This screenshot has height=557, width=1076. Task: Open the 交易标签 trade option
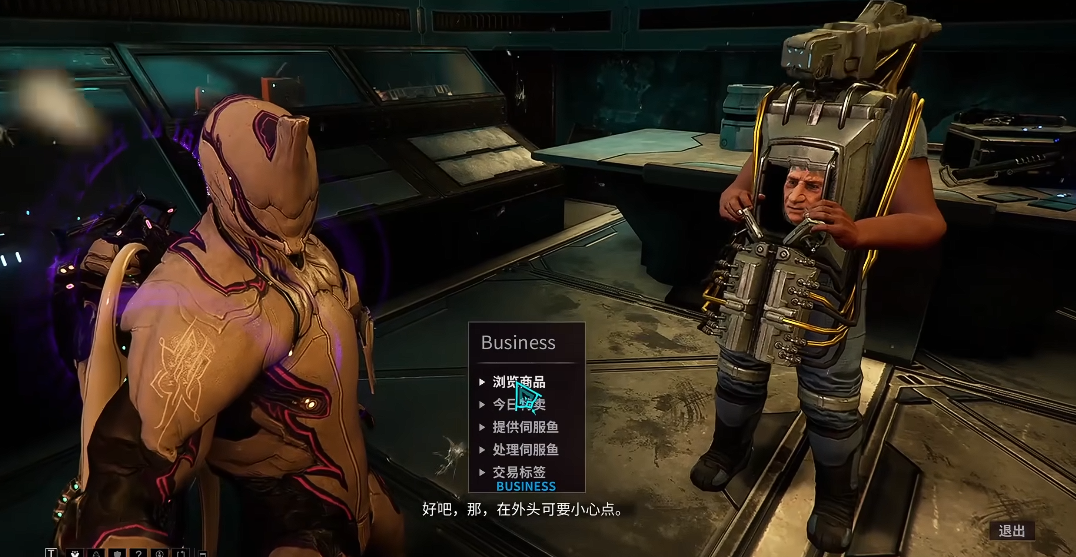(x=519, y=472)
